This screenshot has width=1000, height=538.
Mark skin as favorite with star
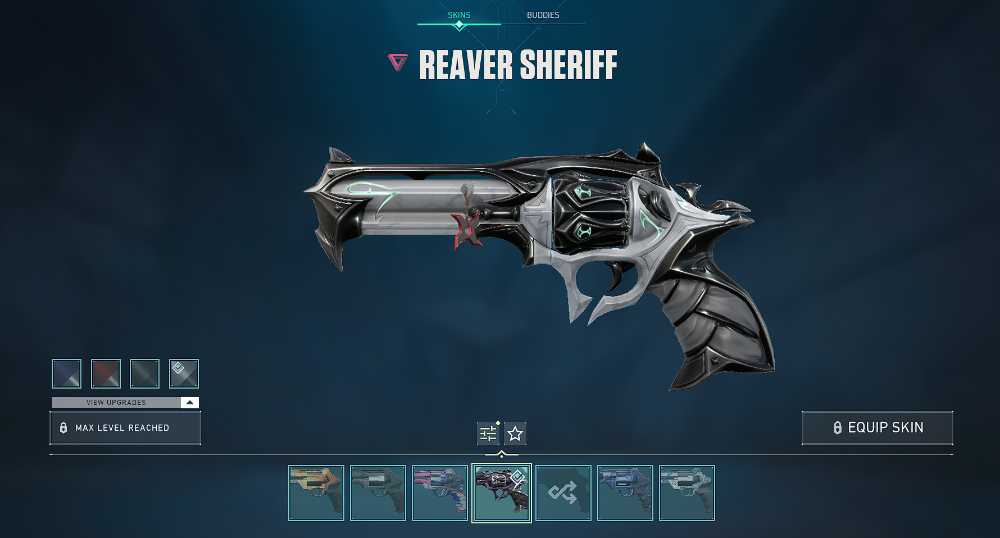pyautogui.click(x=515, y=433)
